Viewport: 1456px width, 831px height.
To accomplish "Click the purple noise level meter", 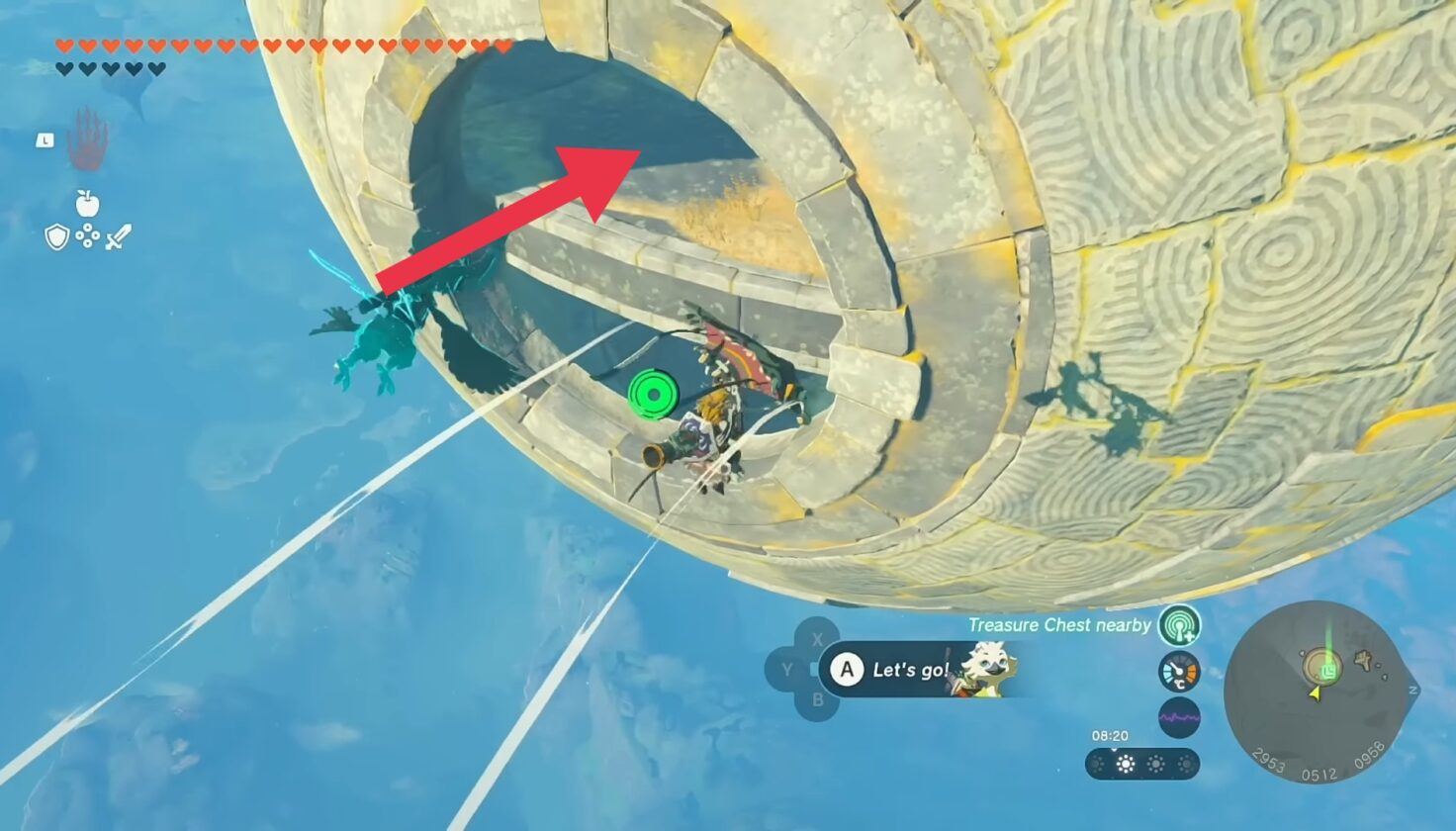I will pos(1179,716).
